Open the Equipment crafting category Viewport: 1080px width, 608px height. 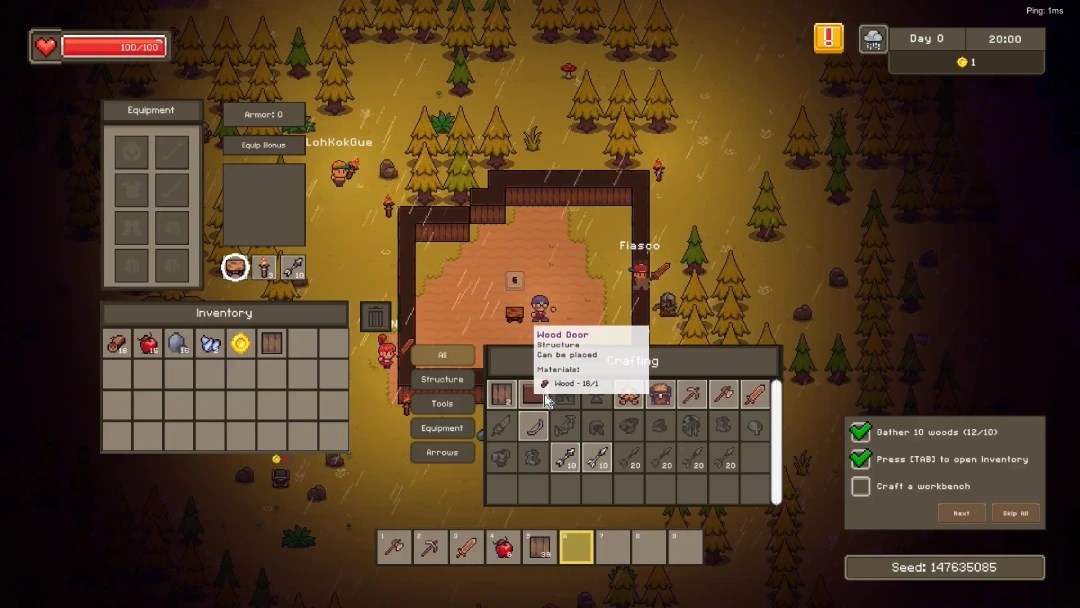coord(442,428)
